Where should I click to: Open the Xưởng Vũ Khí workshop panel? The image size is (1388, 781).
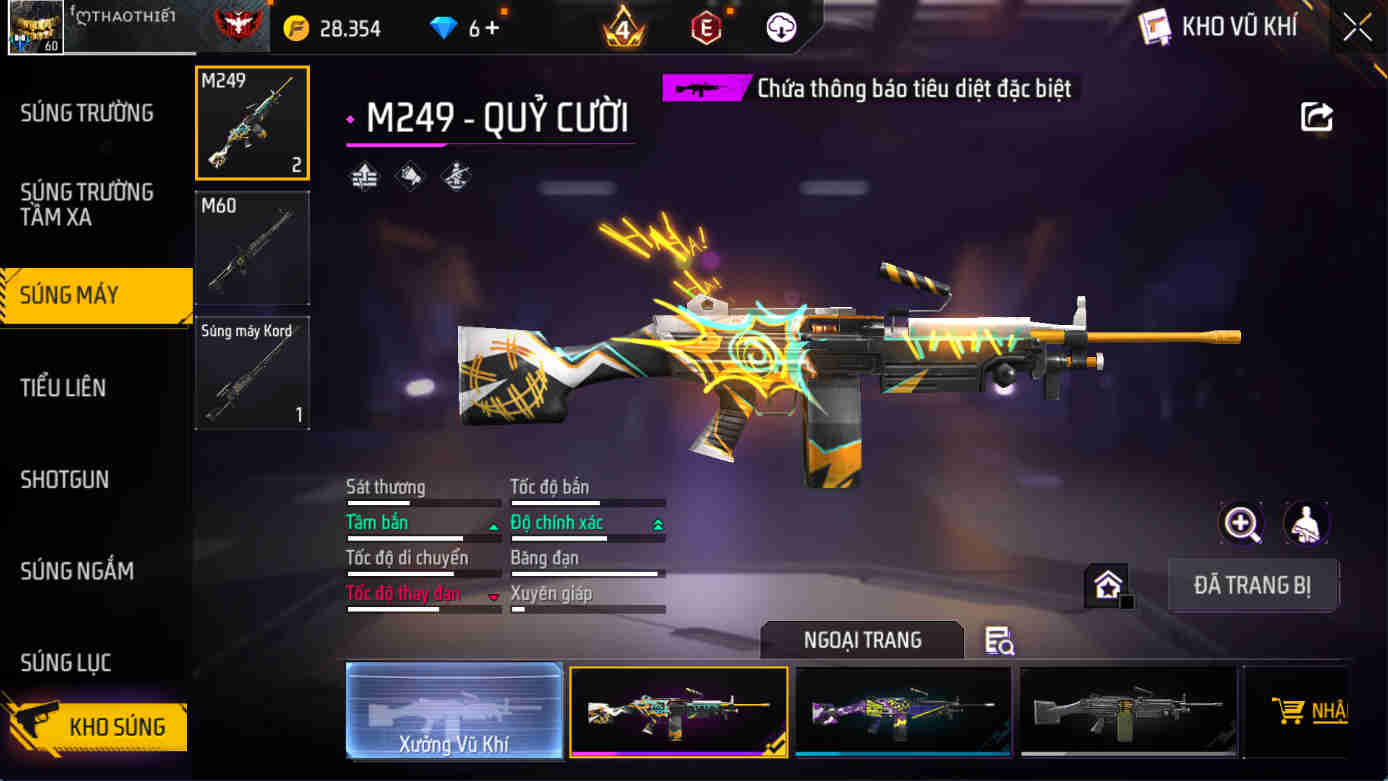click(x=455, y=710)
